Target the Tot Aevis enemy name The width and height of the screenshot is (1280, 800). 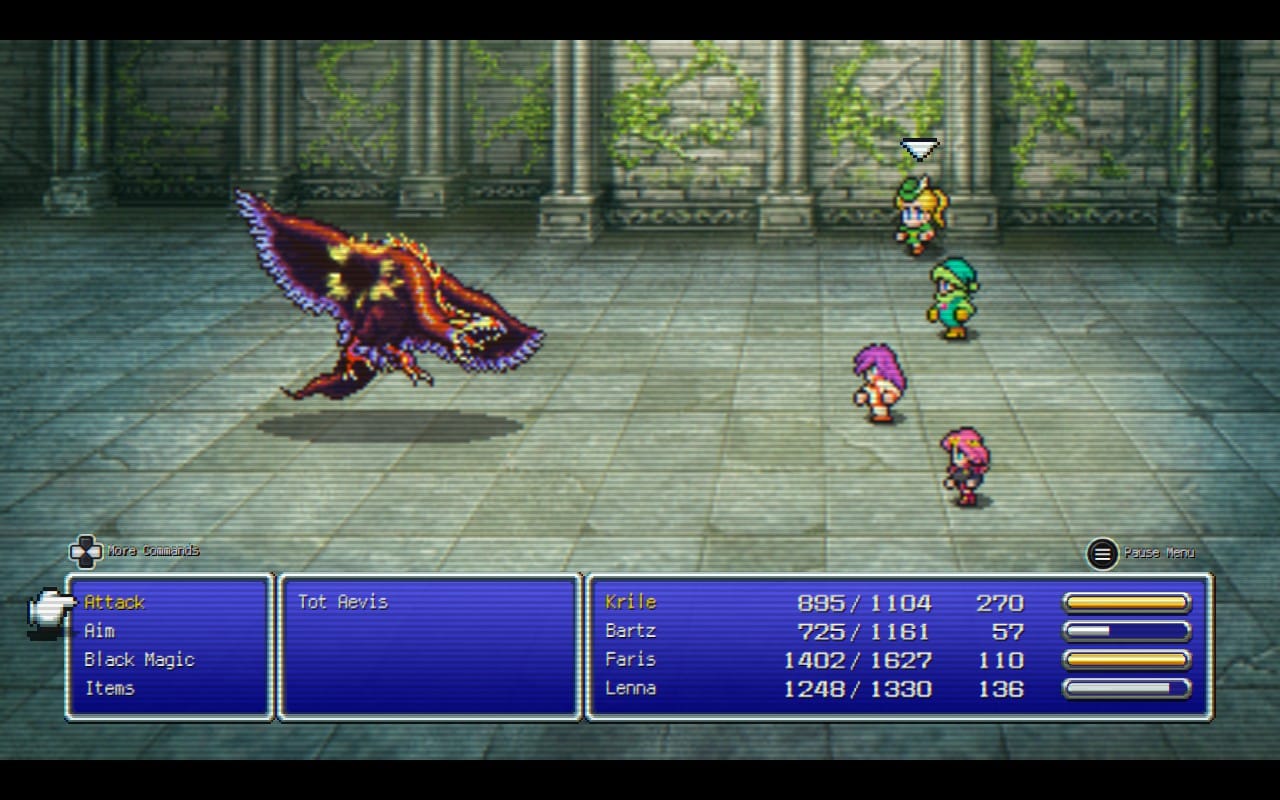tap(342, 602)
